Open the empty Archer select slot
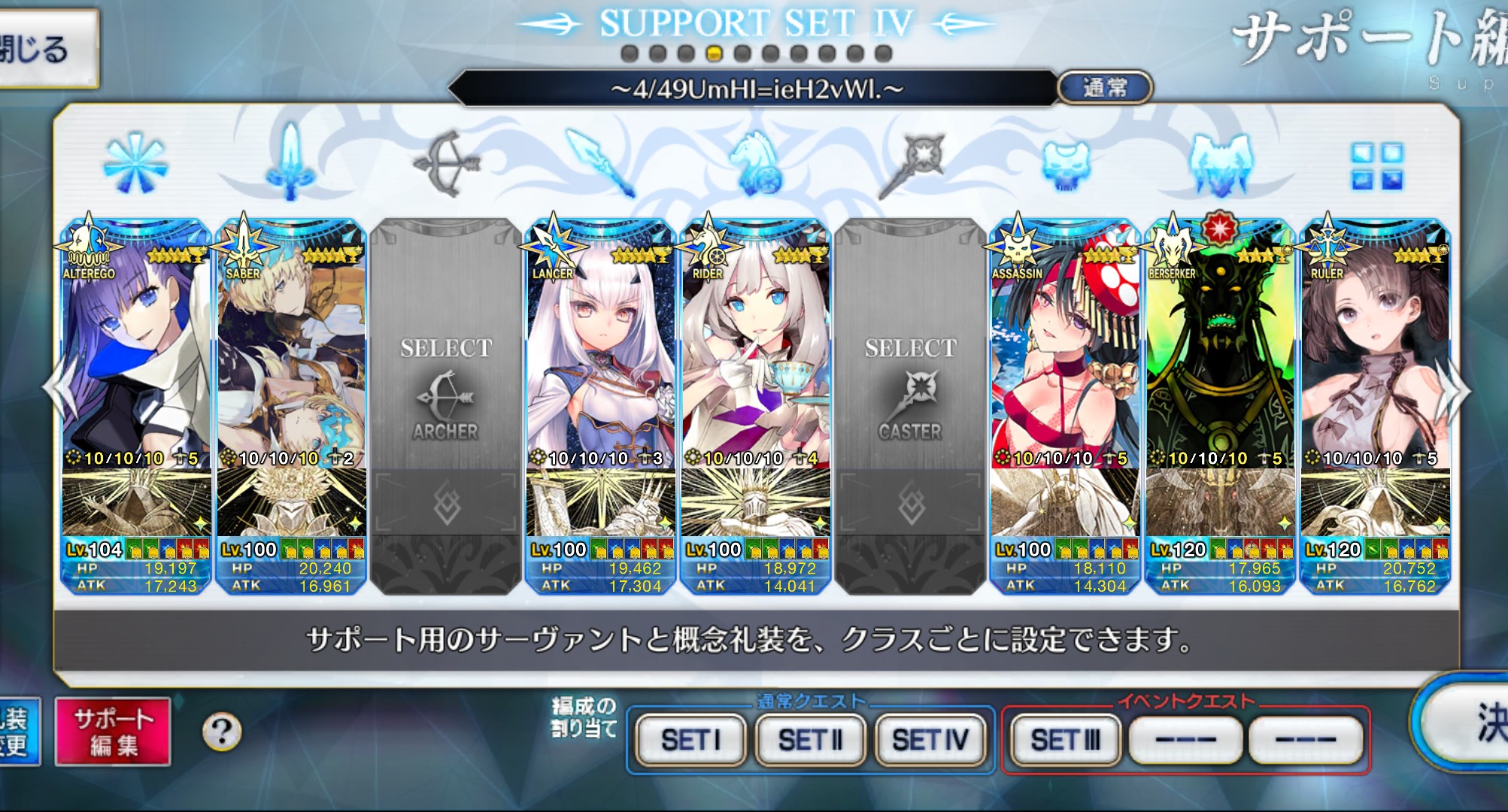The height and width of the screenshot is (812, 1508). (x=445, y=391)
